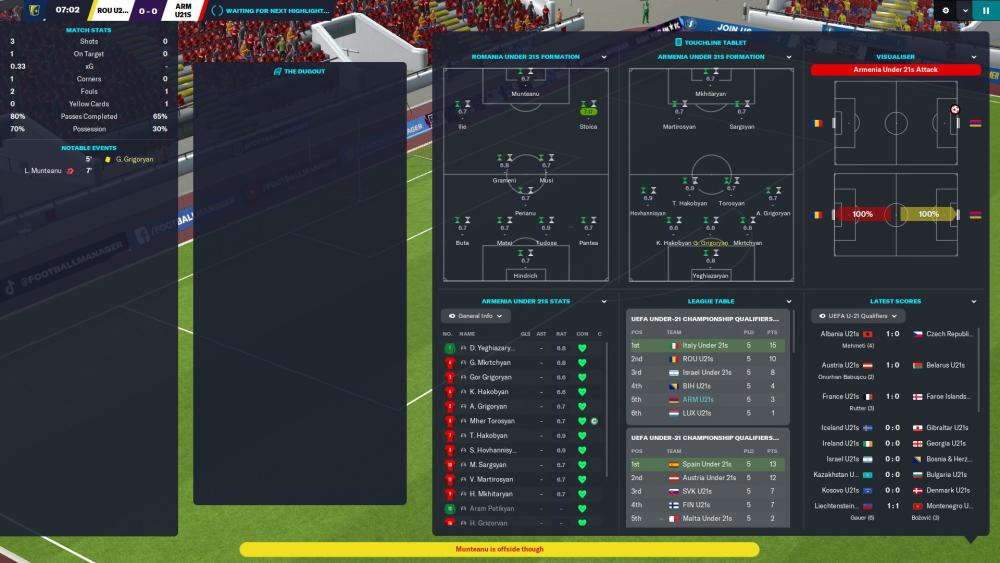Open Italy Under 21s from the league table

click(x=702, y=345)
